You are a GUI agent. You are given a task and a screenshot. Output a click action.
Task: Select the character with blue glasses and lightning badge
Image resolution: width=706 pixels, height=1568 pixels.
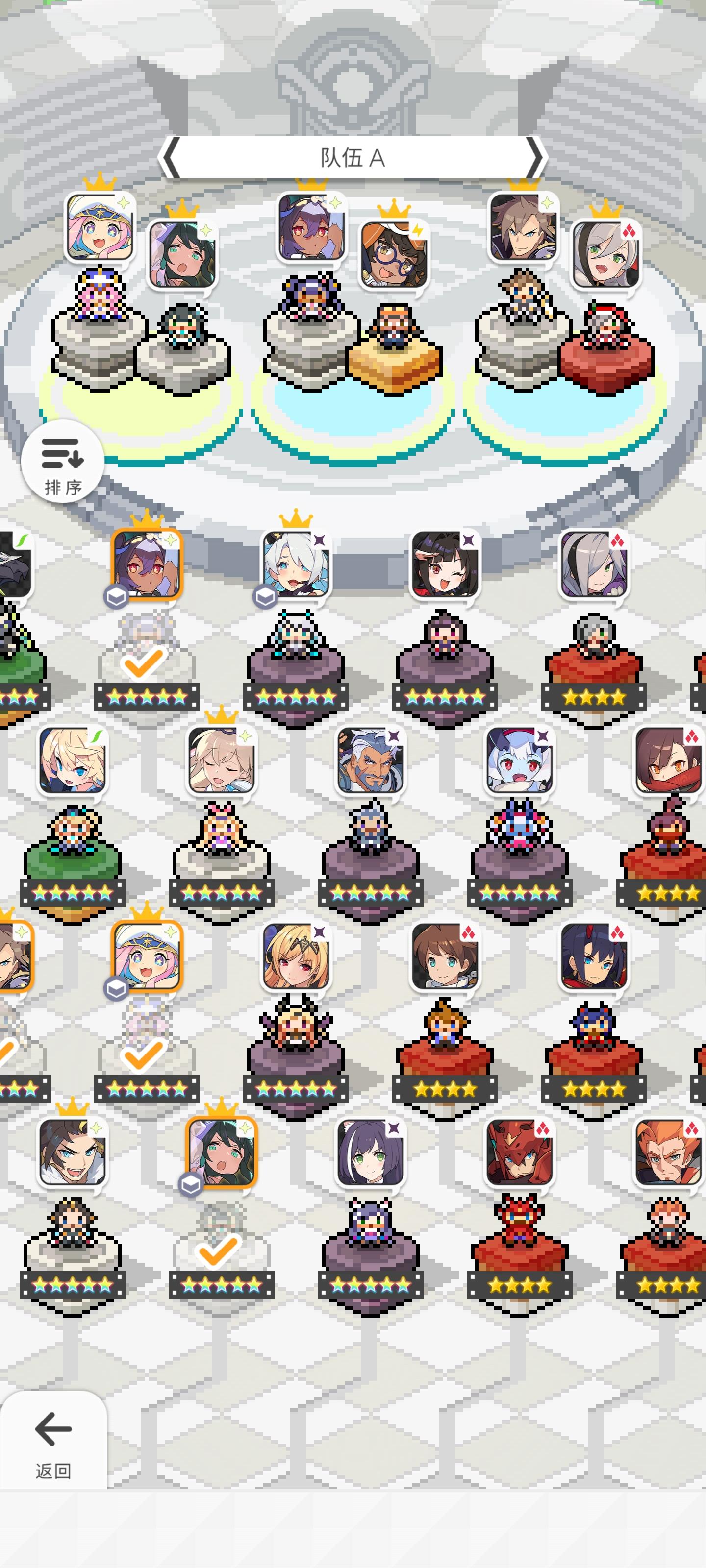[393, 253]
